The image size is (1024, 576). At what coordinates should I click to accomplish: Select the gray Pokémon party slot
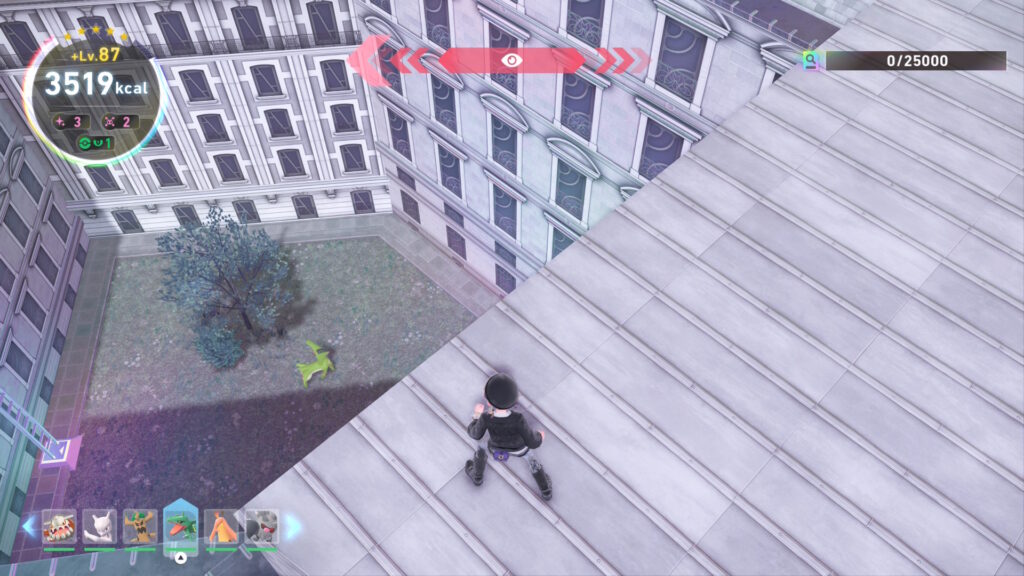[261, 526]
